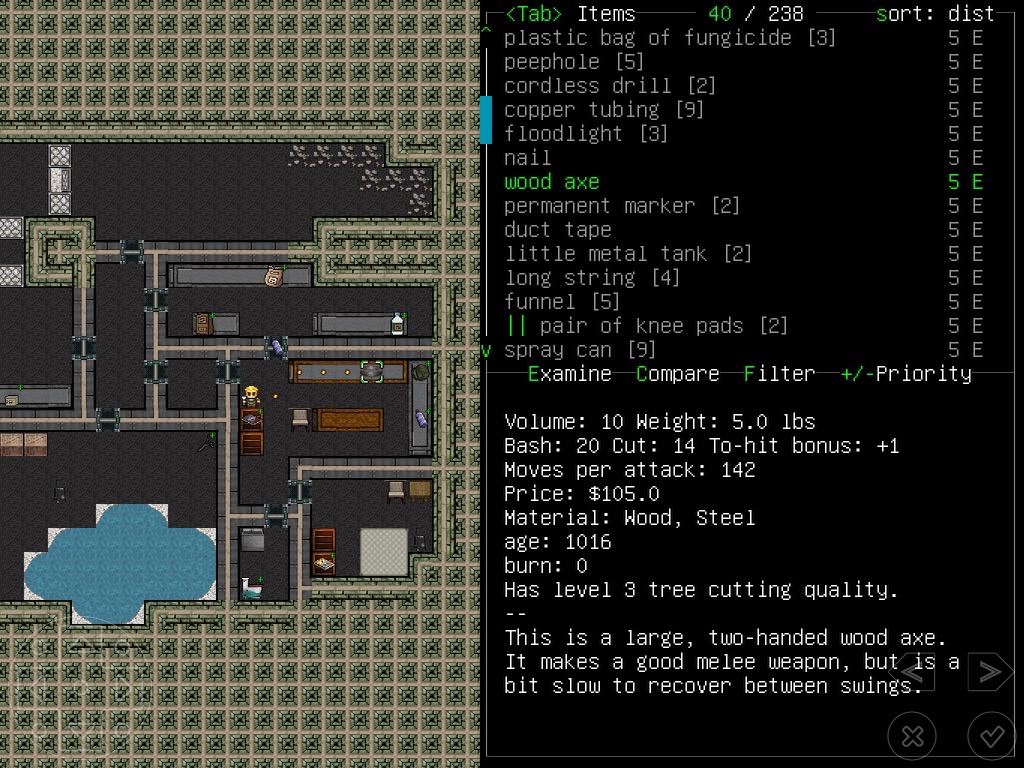1024x768 pixels.
Task: Tap the round checkmark confirm button
Action: tap(991, 737)
